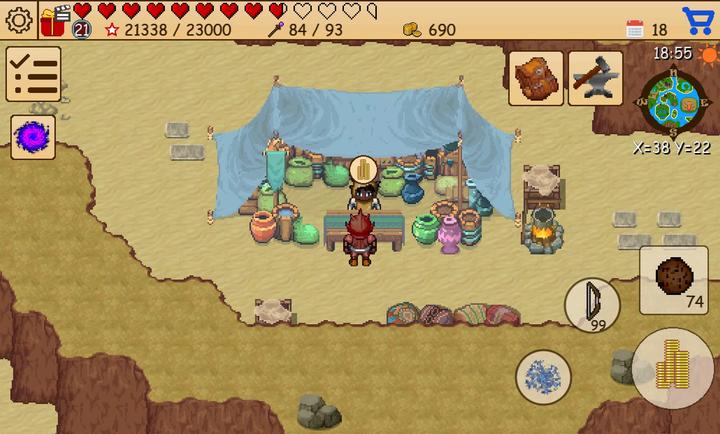Open the quest checklist
This screenshot has height=434, width=720.
pos(33,74)
